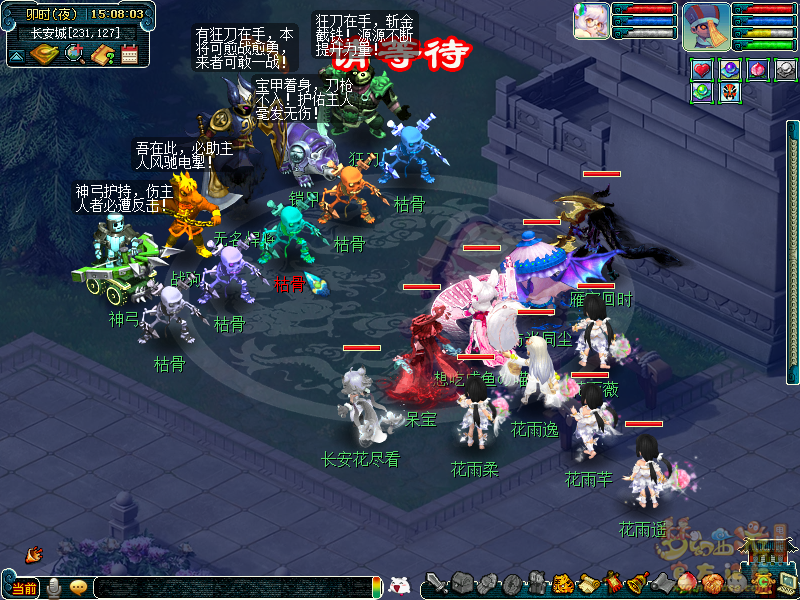Open the chat emoji speech bubble
The image size is (800, 600).
(x=77, y=587)
